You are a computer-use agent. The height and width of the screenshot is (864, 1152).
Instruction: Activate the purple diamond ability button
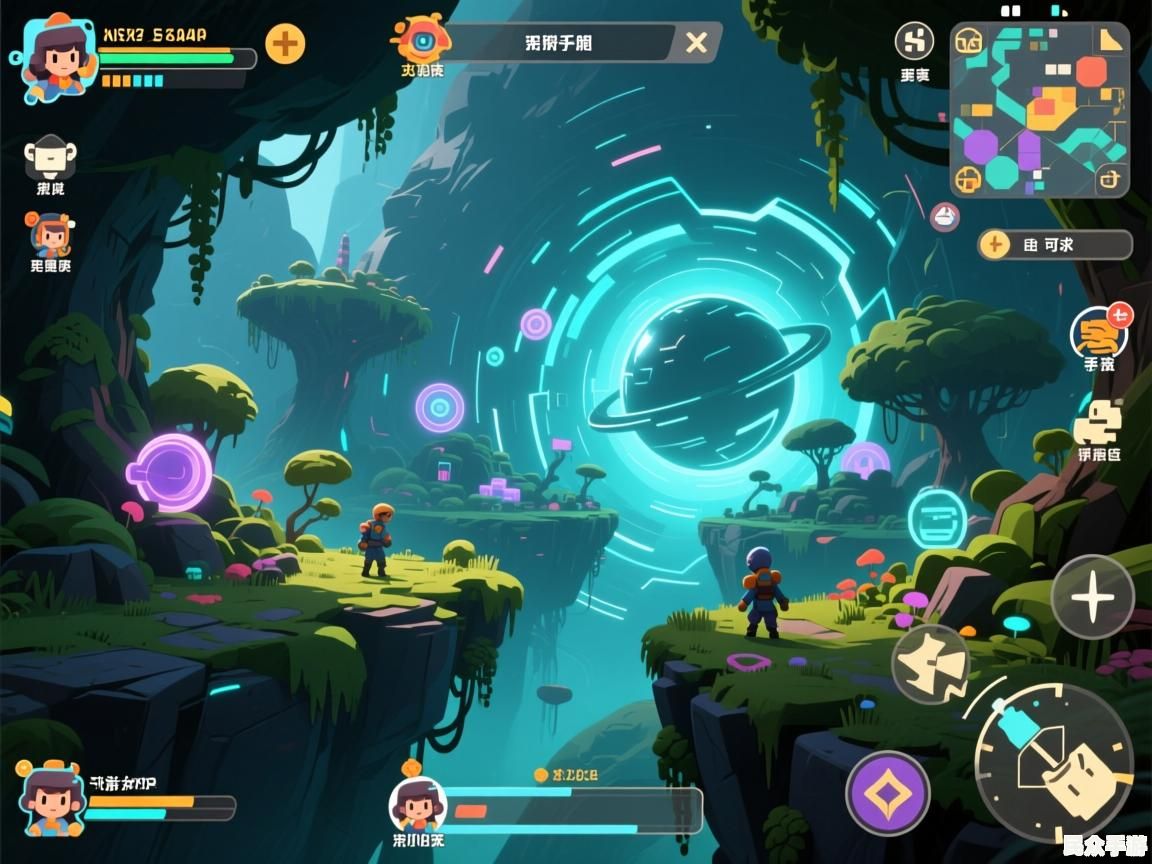click(x=888, y=794)
